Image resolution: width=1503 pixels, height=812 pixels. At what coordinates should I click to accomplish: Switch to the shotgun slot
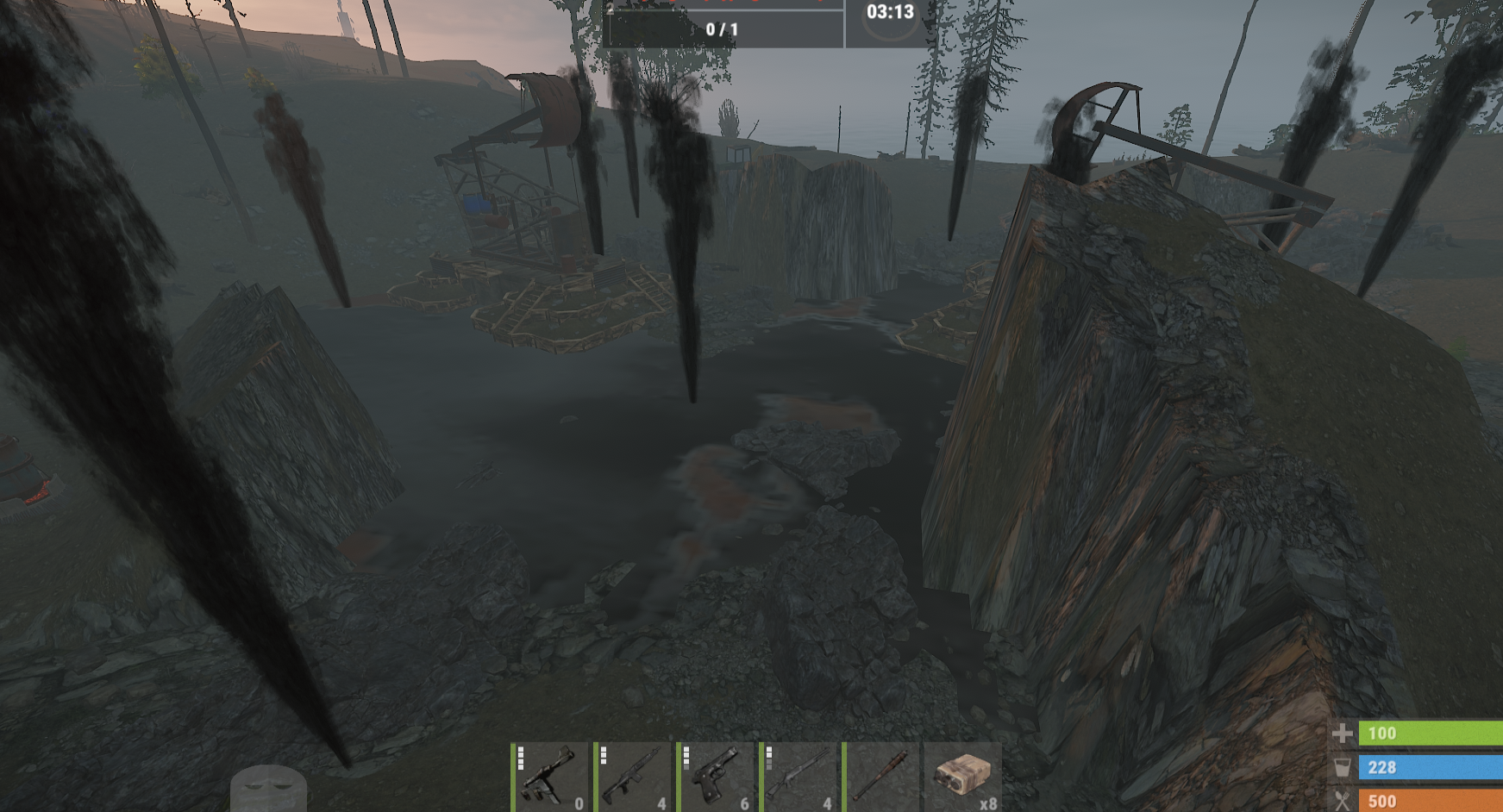click(x=798, y=777)
